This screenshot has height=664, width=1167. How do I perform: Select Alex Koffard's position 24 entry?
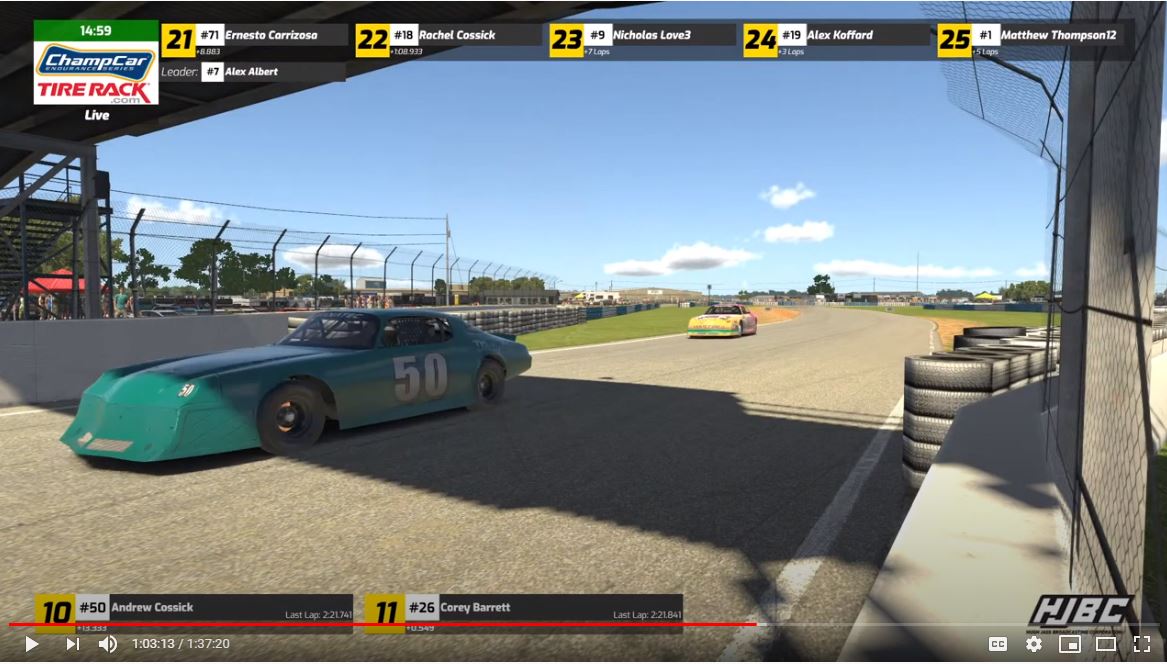837,40
